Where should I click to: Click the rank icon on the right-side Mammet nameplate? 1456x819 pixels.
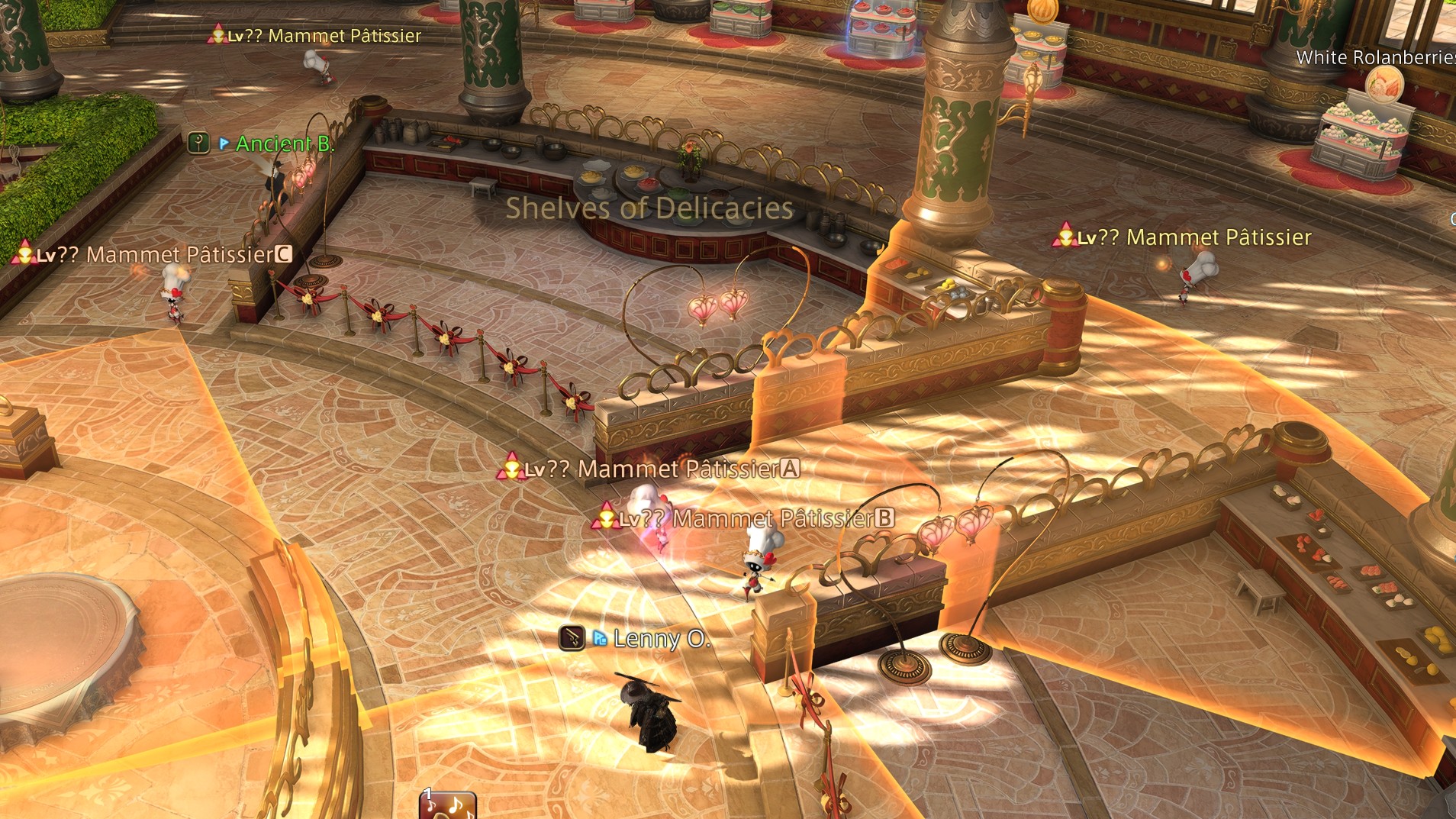[1064, 237]
